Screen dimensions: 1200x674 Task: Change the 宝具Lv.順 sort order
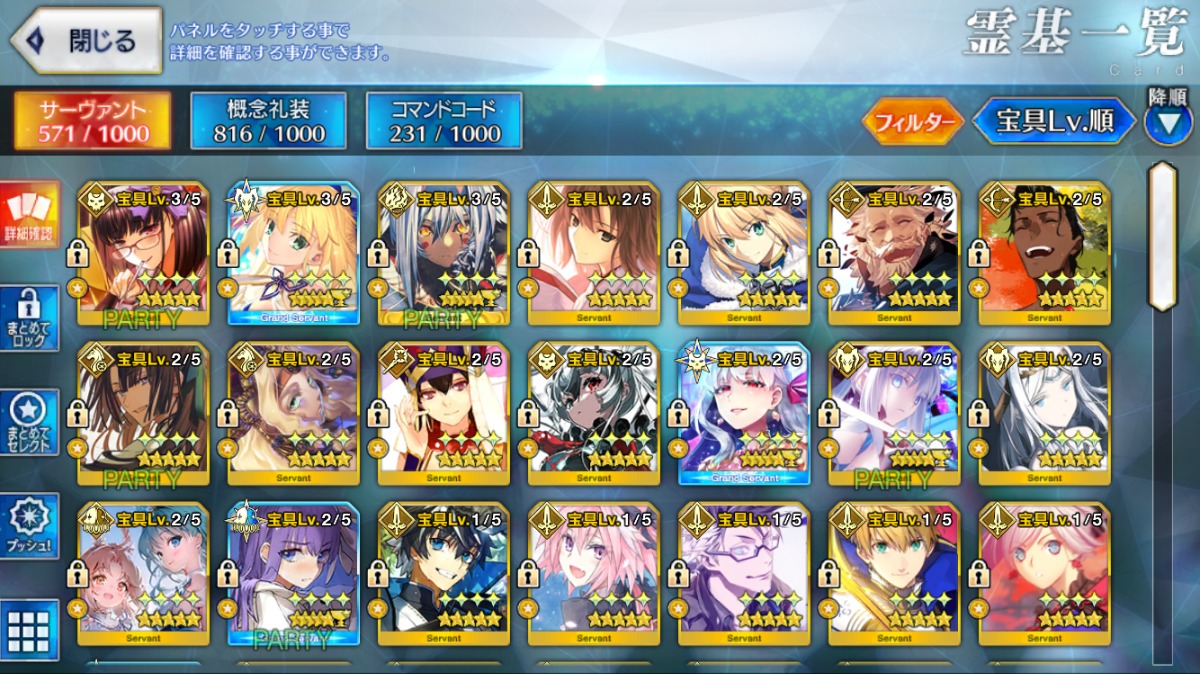[x=1054, y=122]
